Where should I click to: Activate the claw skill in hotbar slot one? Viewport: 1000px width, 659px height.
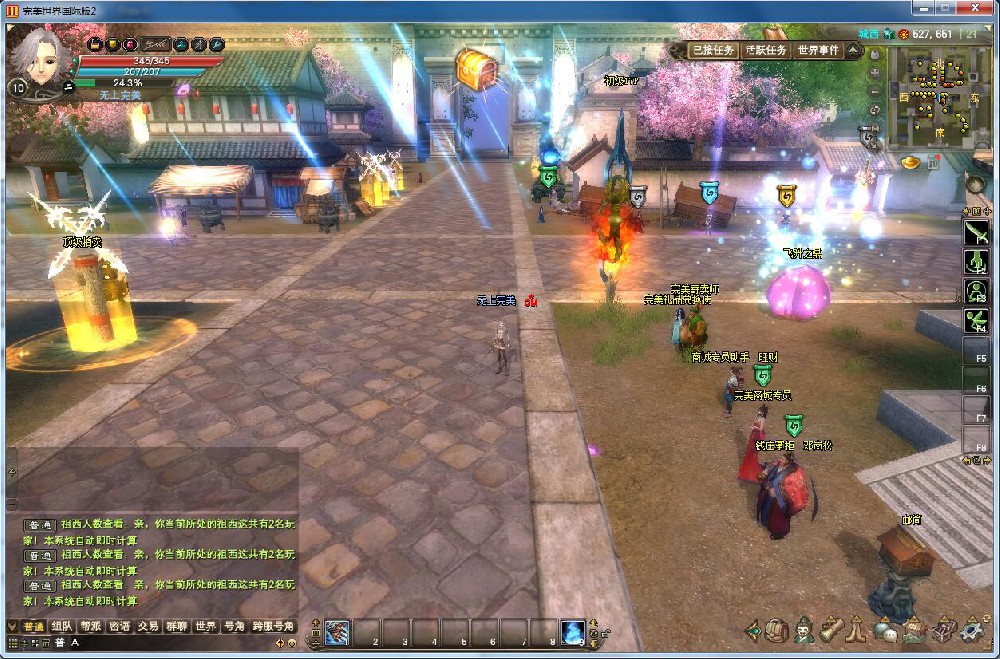pyautogui.click(x=337, y=633)
